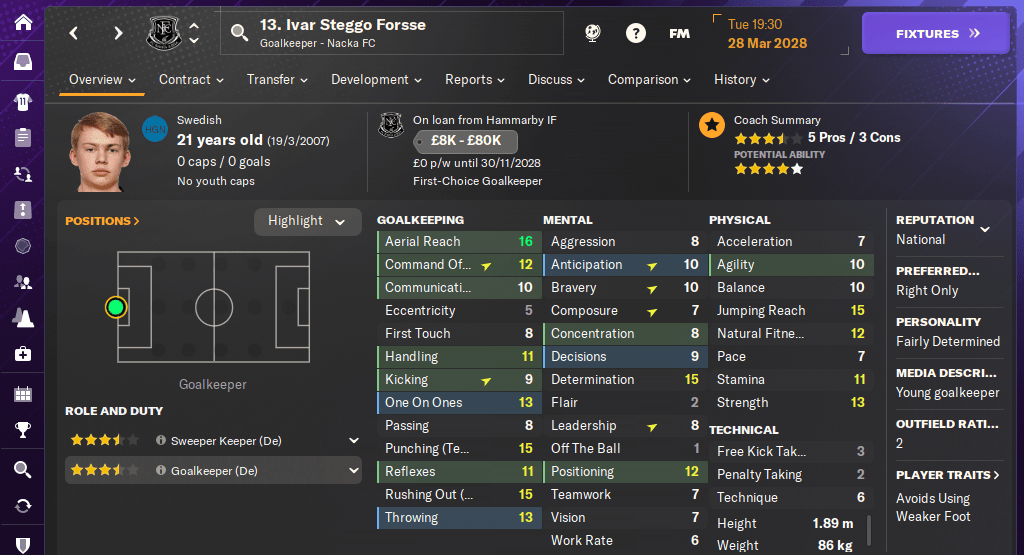This screenshot has width=1024, height=555.
Task: Select the Comparison tab
Action: (649, 80)
